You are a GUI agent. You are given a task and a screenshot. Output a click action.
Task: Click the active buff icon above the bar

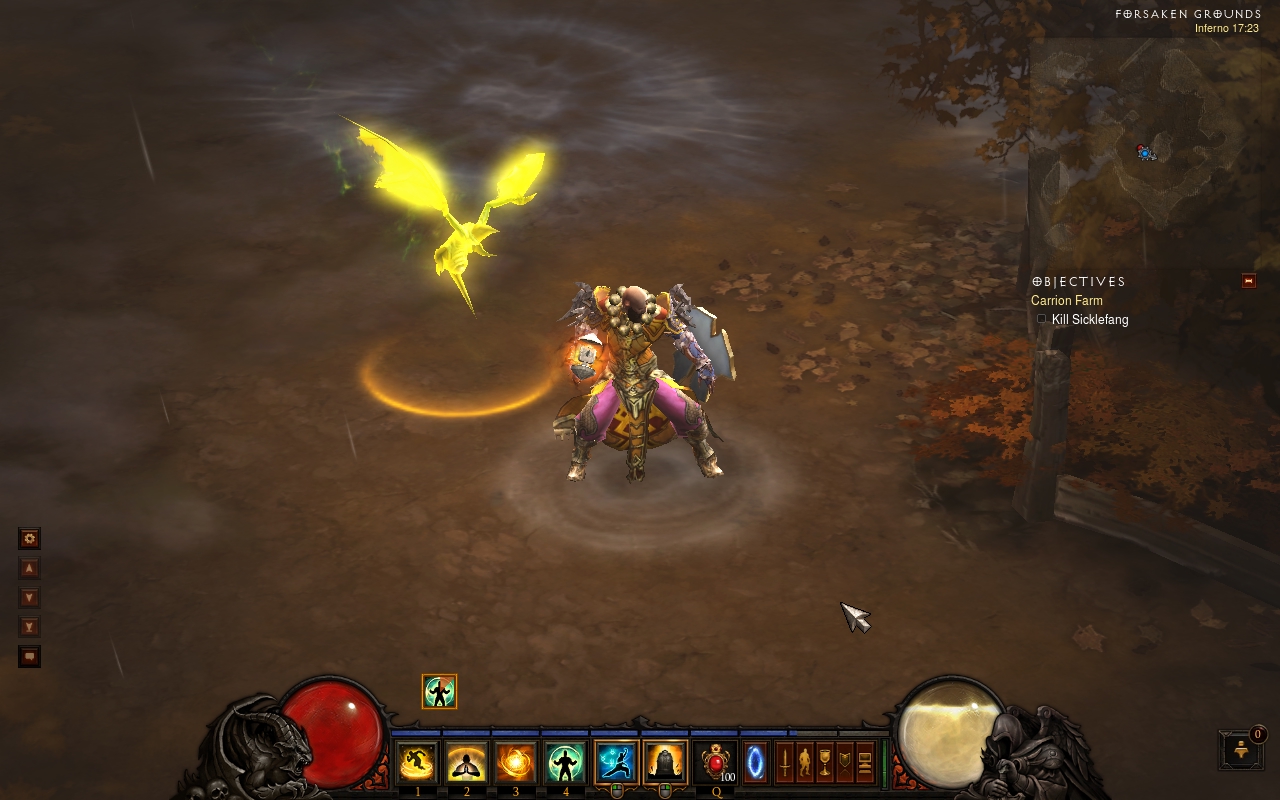point(439,691)
